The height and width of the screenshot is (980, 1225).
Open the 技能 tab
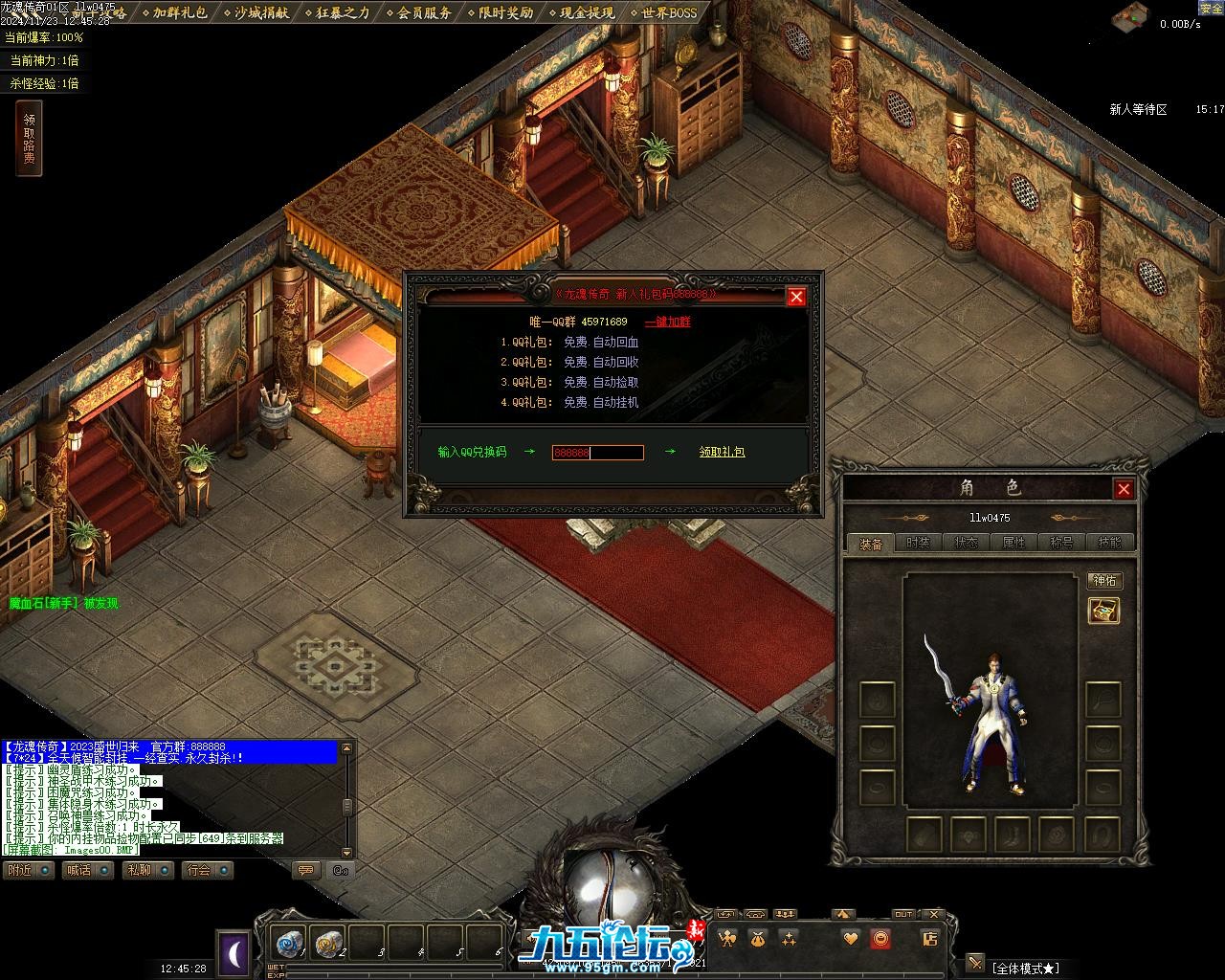1109,543
